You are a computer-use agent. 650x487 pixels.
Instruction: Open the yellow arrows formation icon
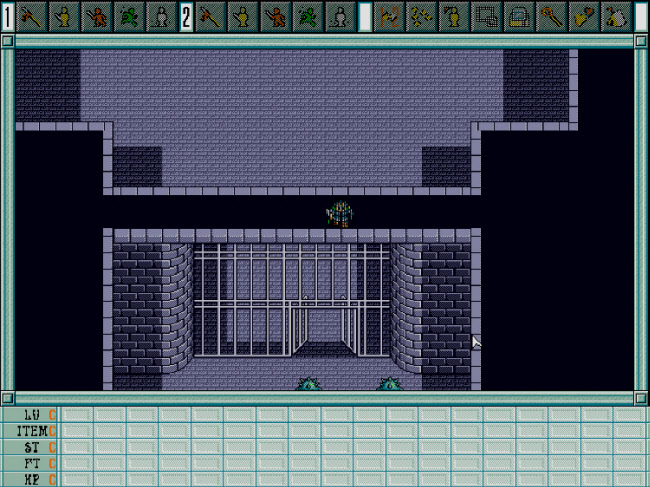(x=422, y=16)
